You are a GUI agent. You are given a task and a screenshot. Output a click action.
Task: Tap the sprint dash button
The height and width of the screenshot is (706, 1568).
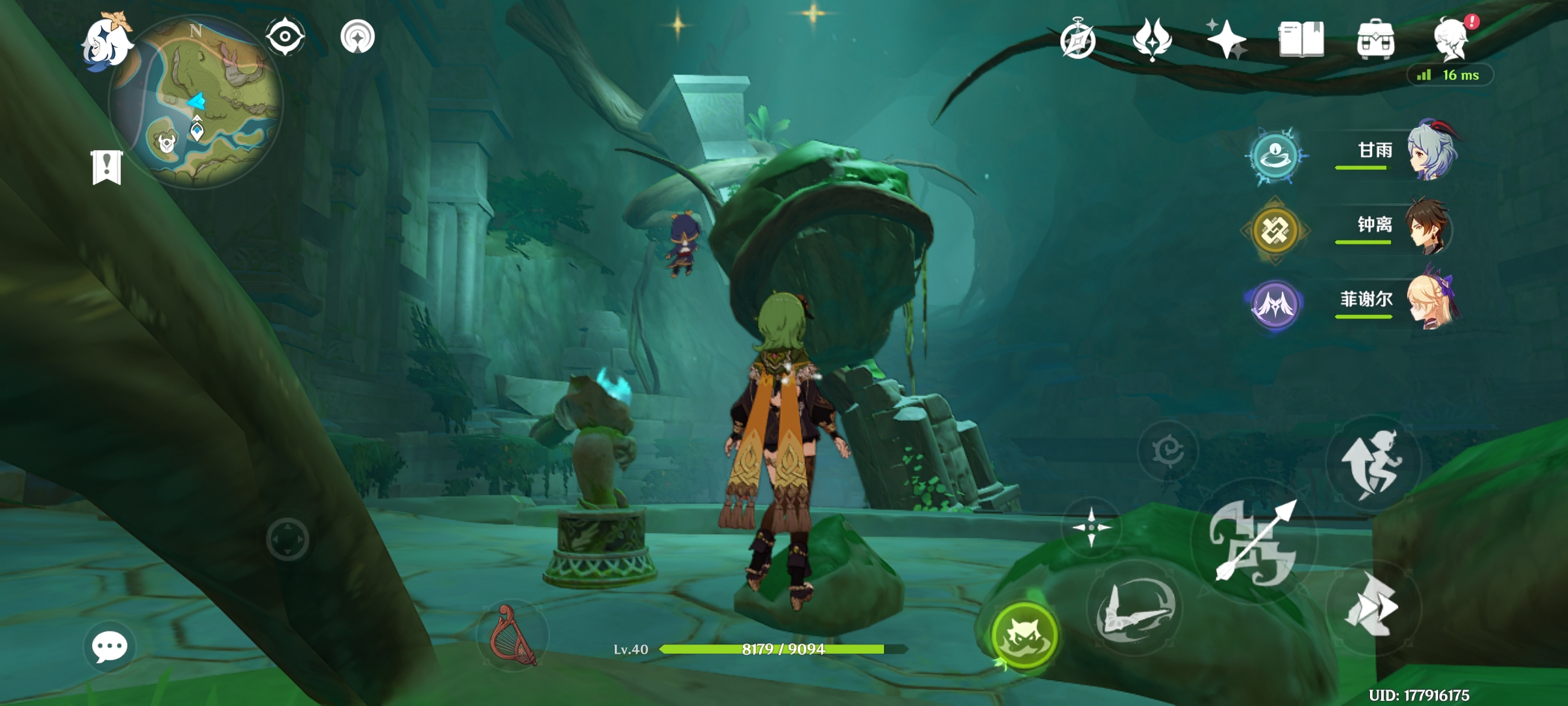pyautogui.click(x=1373, y=607)
